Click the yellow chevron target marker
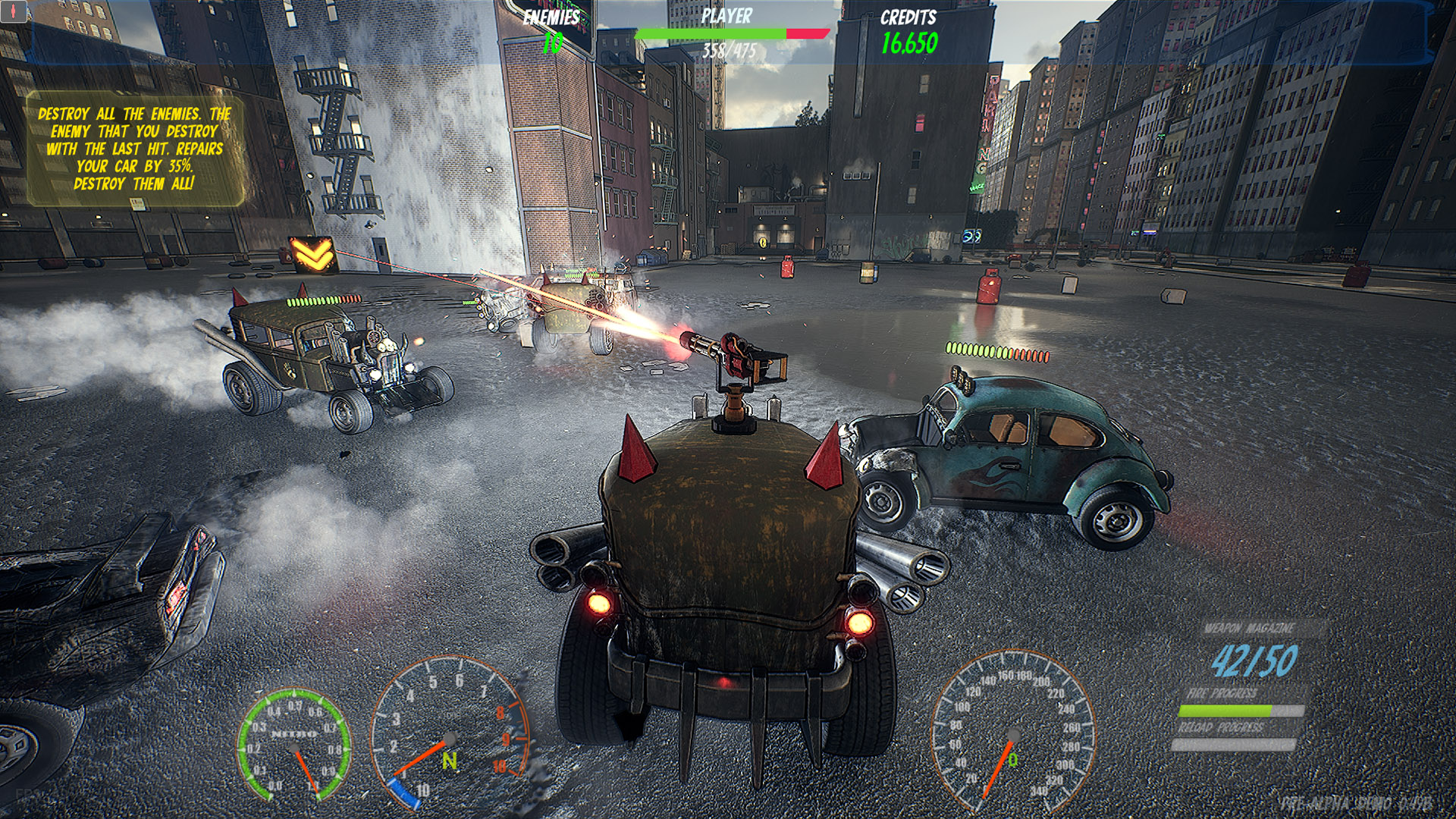This screenshot has width=1456, height=819. point(312,253)
